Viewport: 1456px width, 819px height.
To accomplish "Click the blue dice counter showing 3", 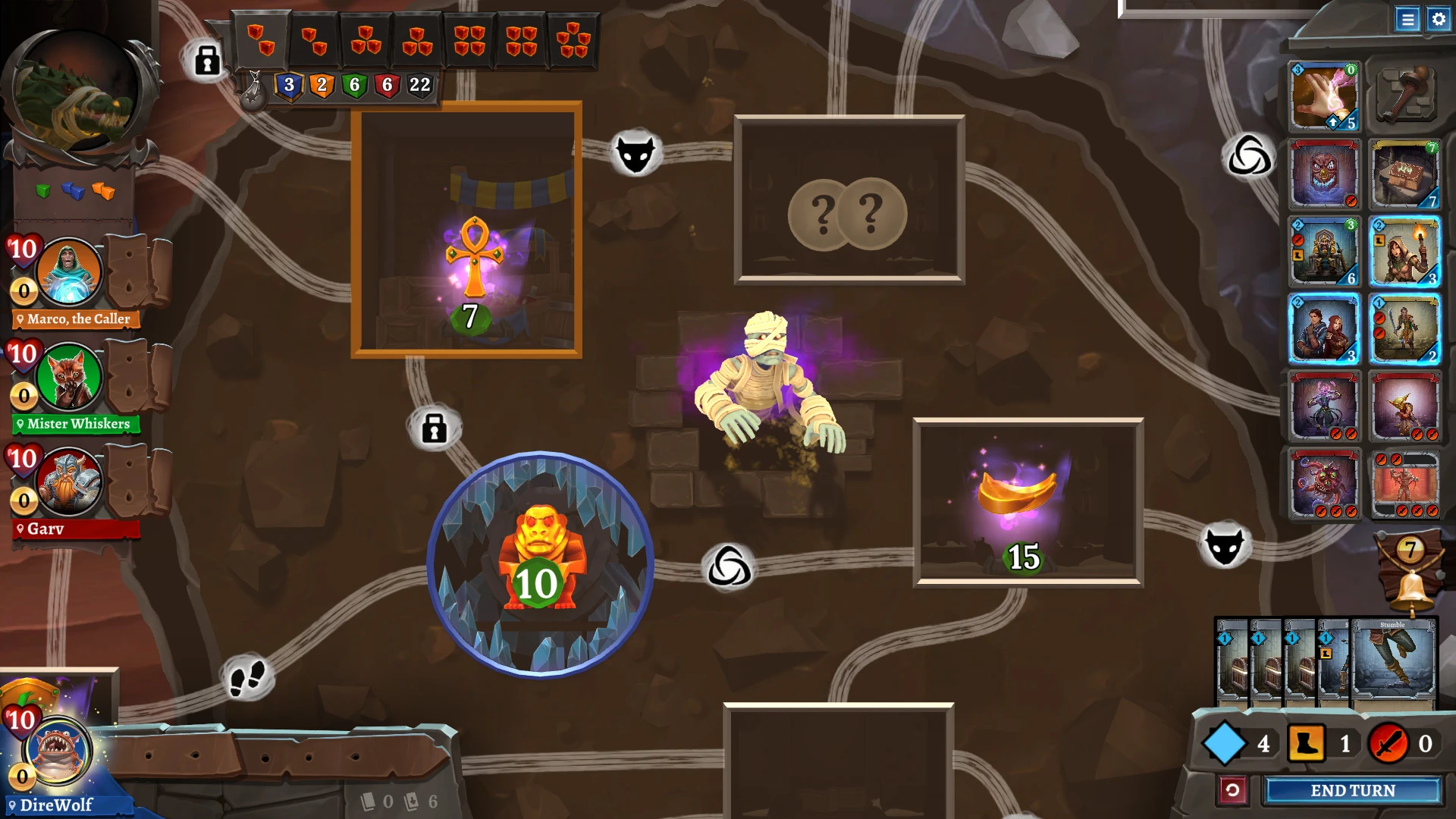I will pyautogui.click(x=288, y=86).
